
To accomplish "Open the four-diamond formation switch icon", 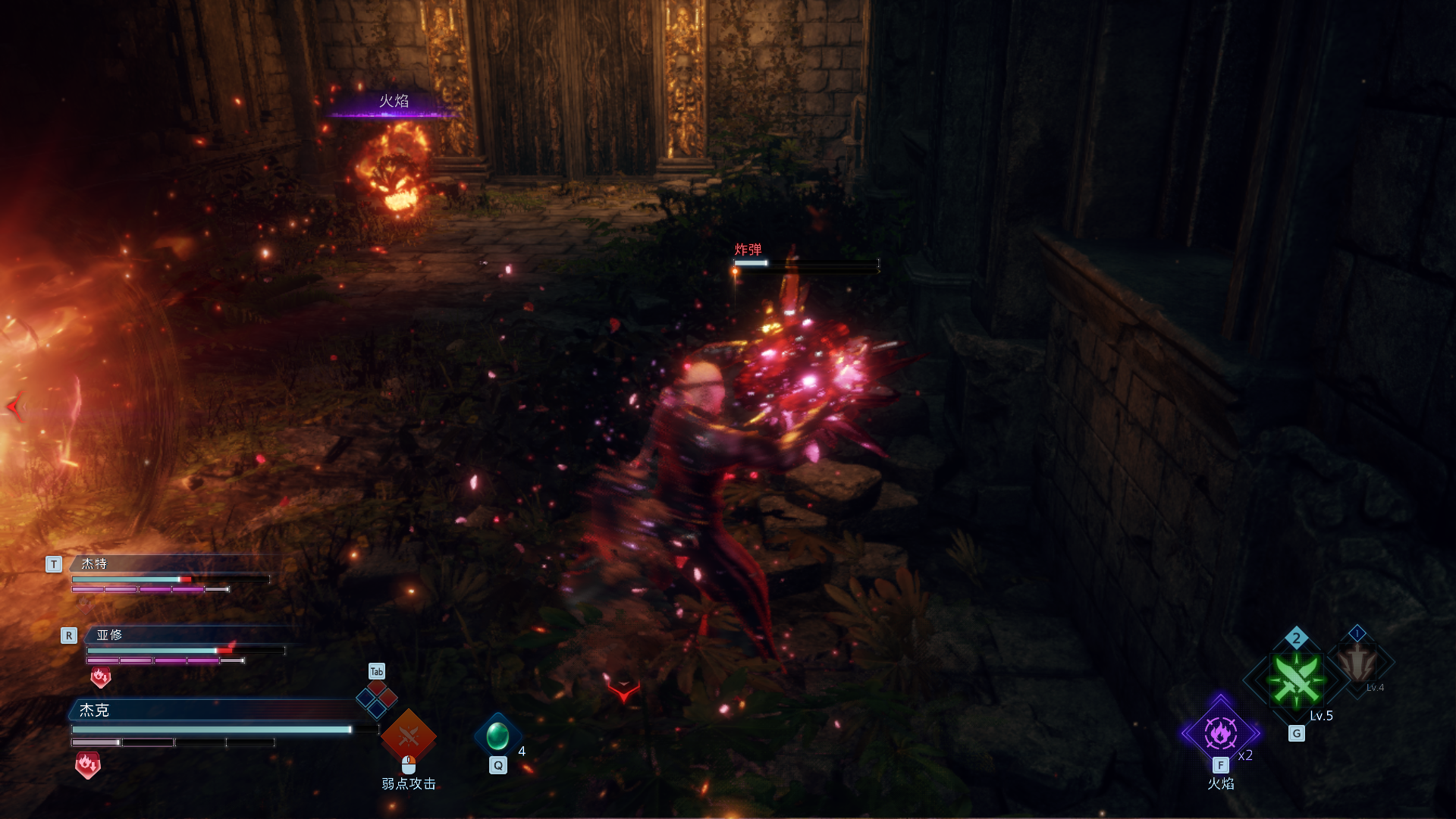I will click(x=377, y=698).
